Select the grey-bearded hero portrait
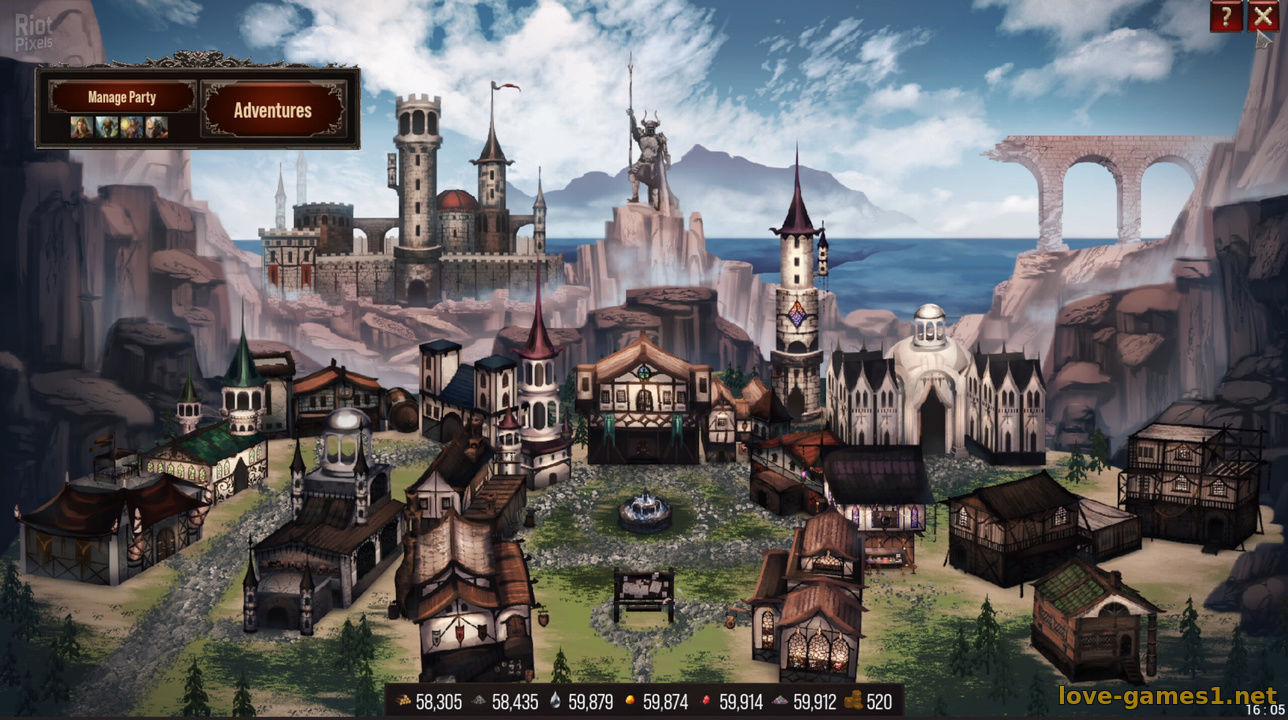 (x=157, y=127)
